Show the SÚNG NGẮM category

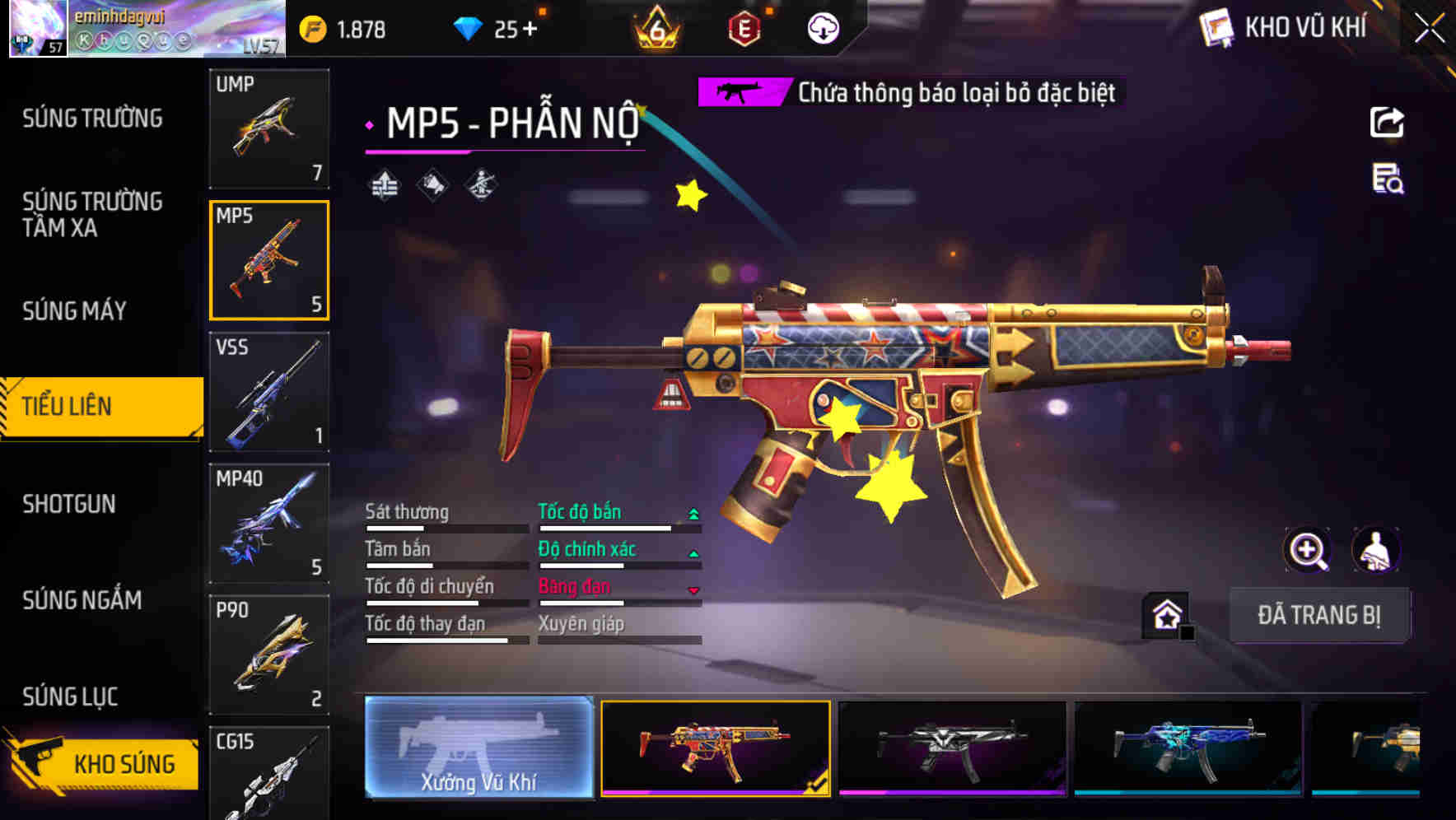click(82, 600)
